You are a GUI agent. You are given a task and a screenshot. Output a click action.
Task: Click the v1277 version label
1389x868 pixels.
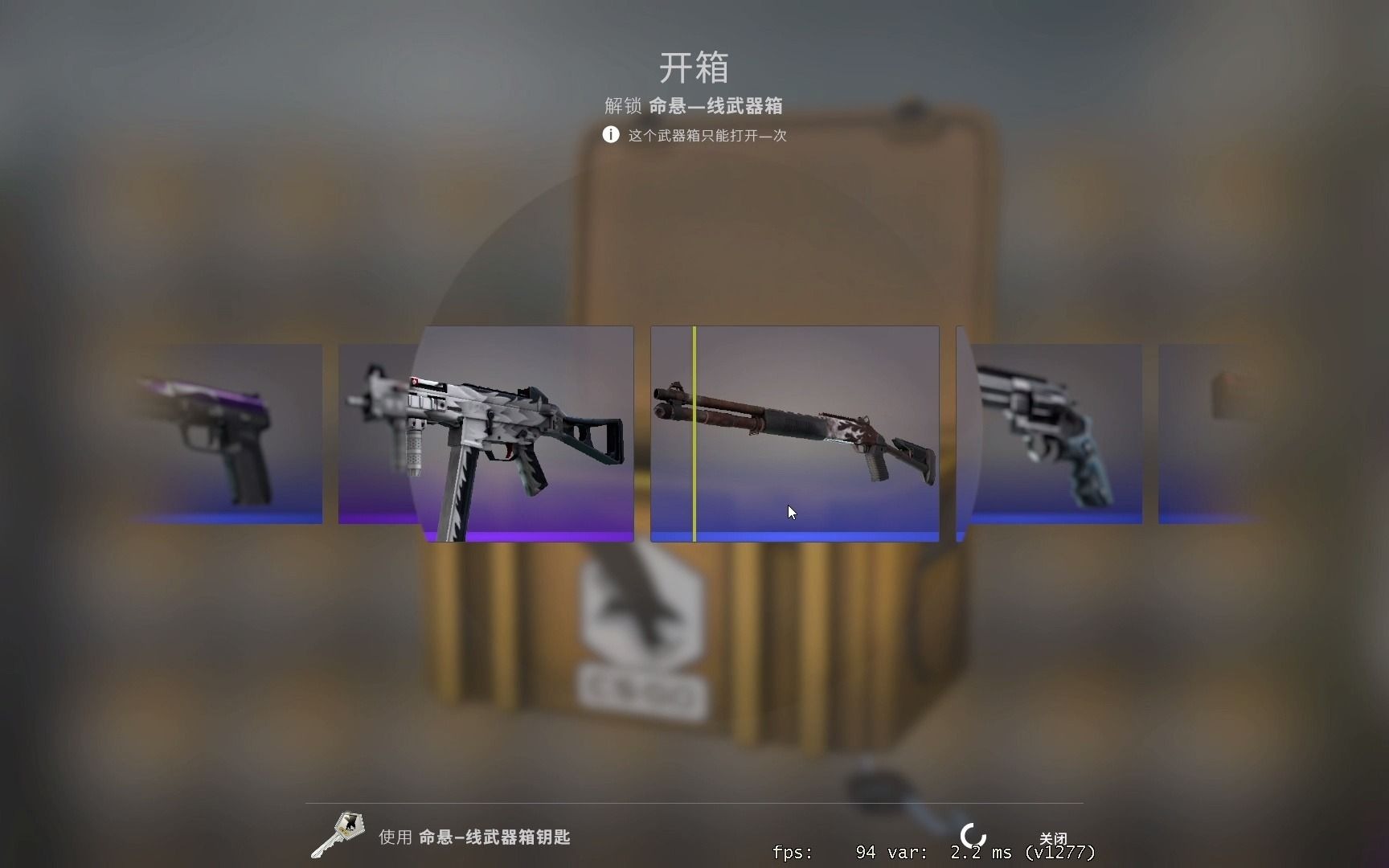[x=1061, y=852]
